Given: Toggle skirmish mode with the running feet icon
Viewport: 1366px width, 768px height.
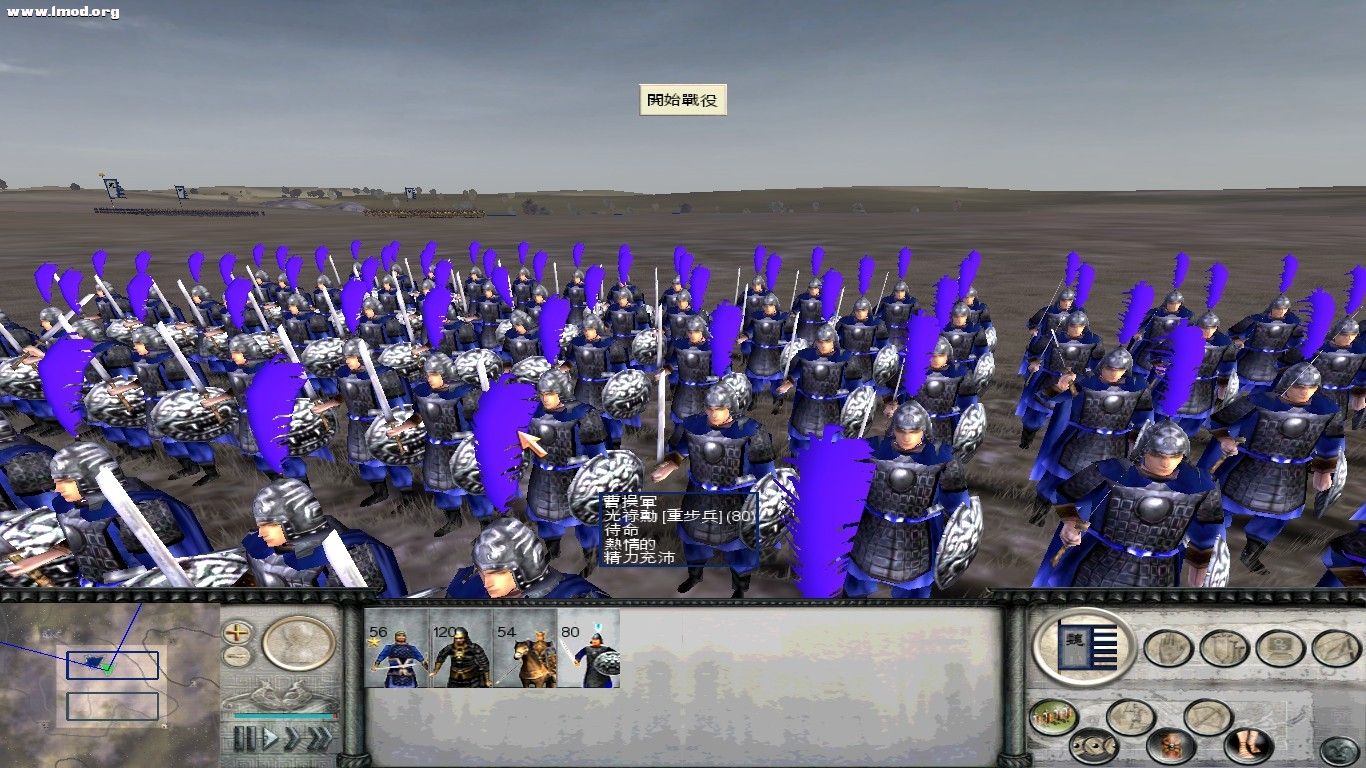Looking at the screenshot, I should 1245,744.
